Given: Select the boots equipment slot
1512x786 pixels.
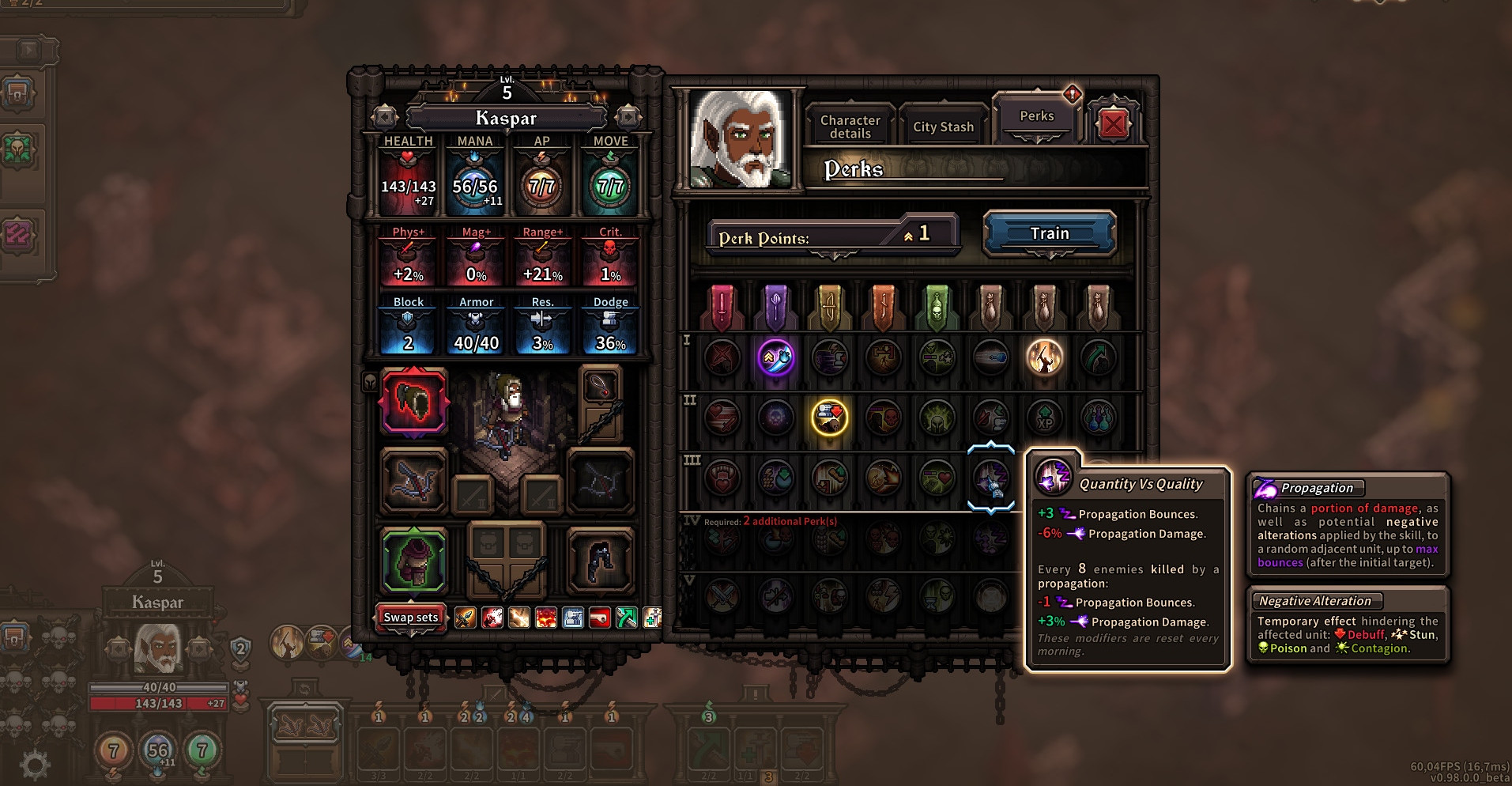Looking at the screenshot, I should 600,561.
